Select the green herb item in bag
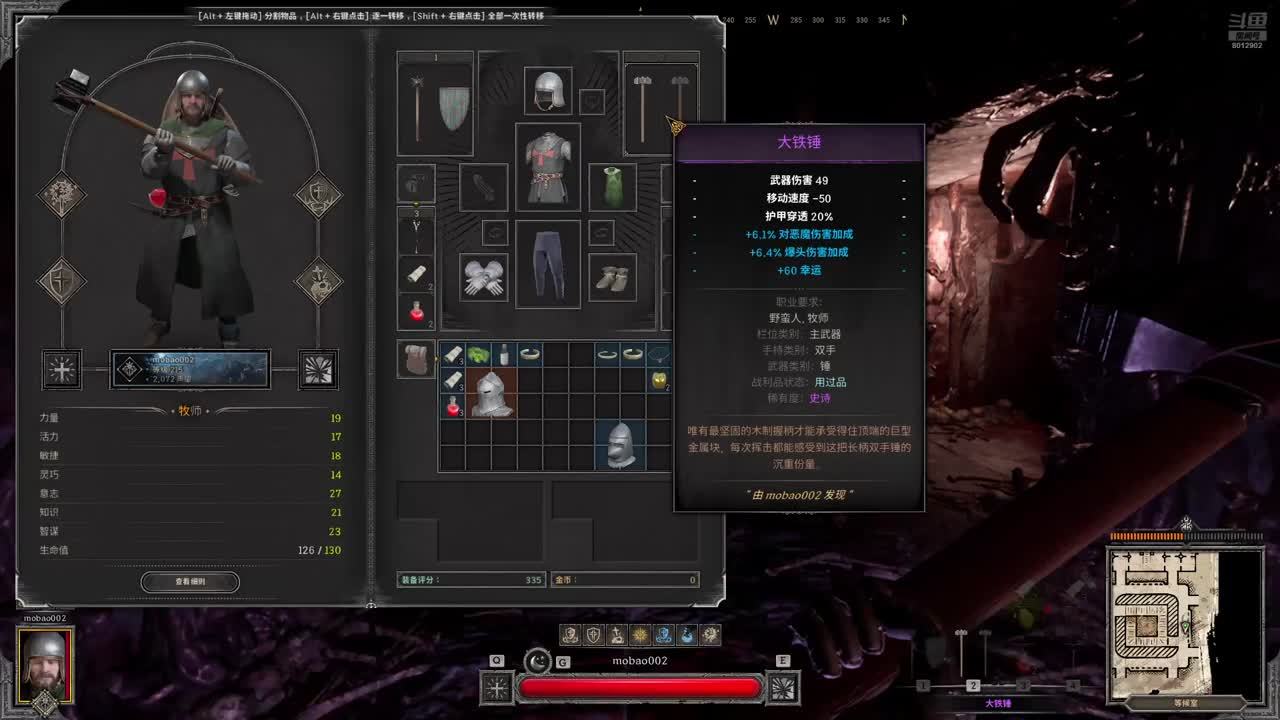 click(478, 354)
